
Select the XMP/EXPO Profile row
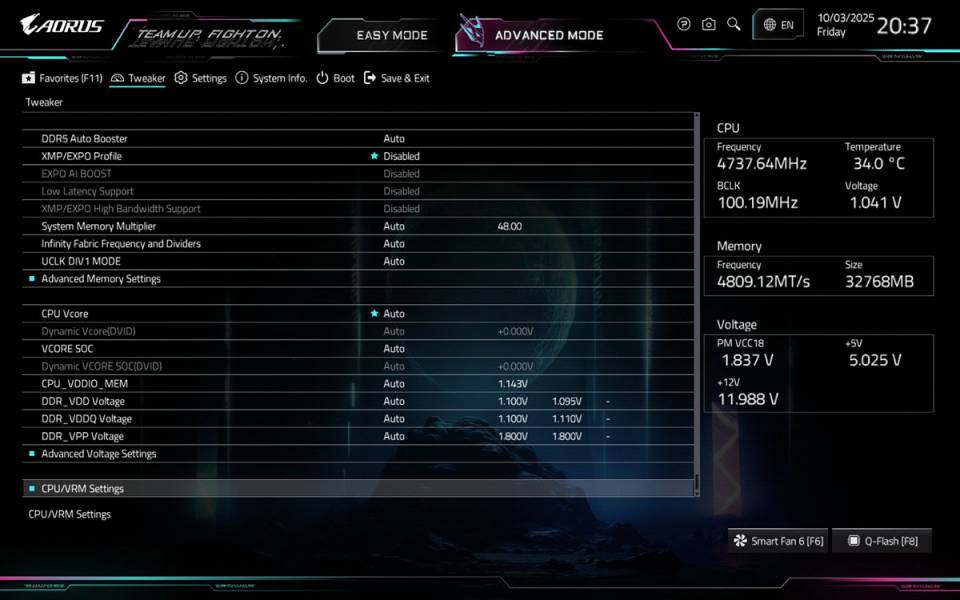pos(82,156)
